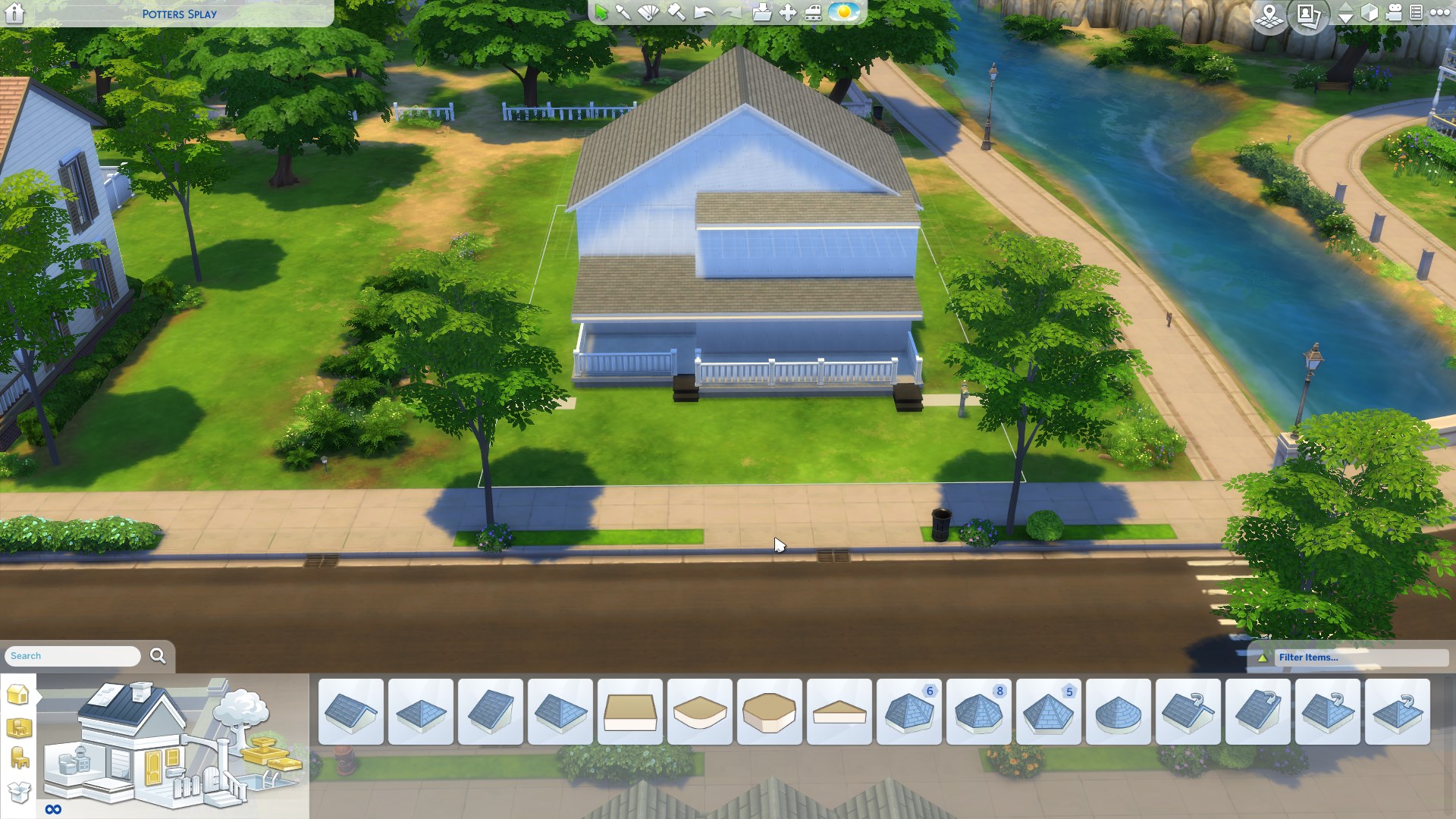Pick the sledgehammer demolish tool

pyautogui.click(x=676, y=13)
